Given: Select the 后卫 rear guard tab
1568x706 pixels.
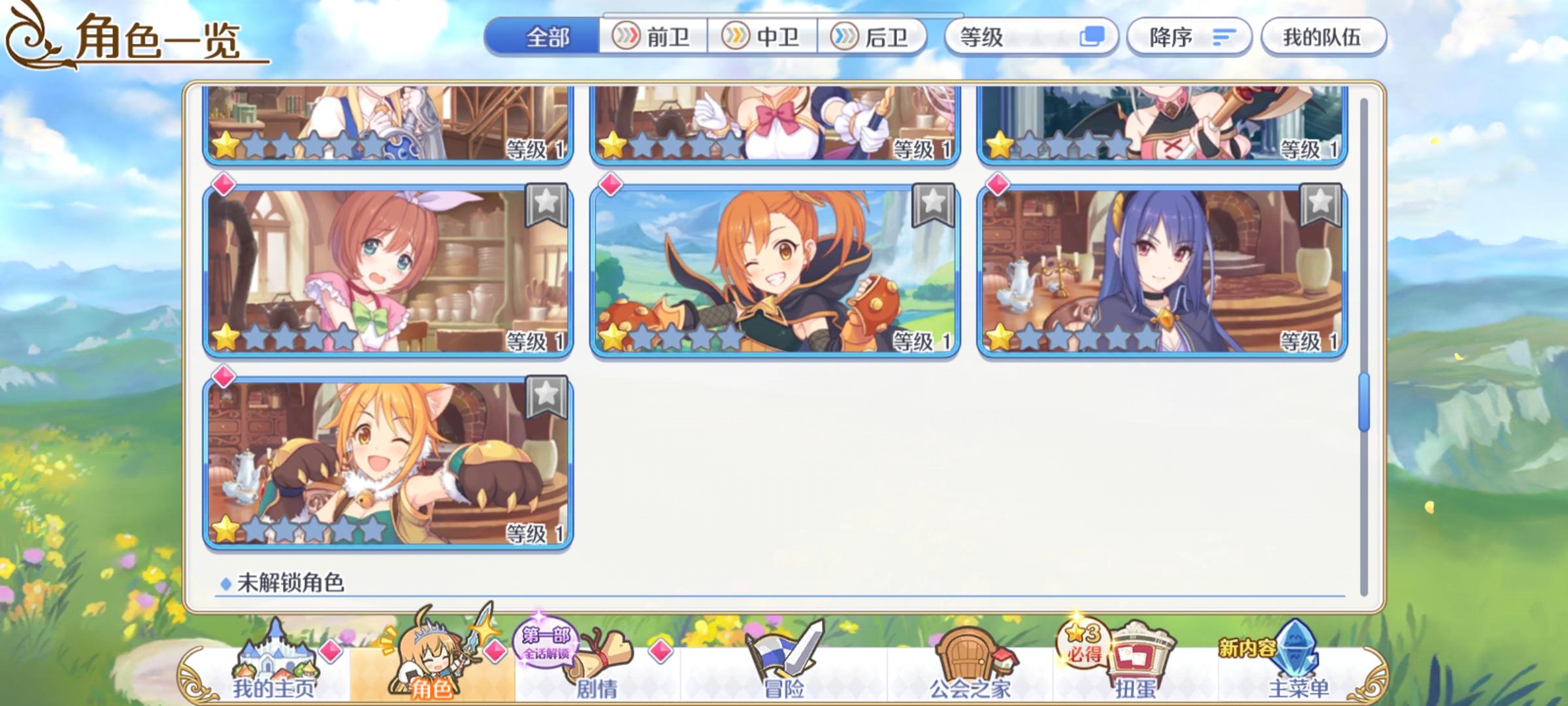Looking at the screenshot, I should click(x=875, y=37).
